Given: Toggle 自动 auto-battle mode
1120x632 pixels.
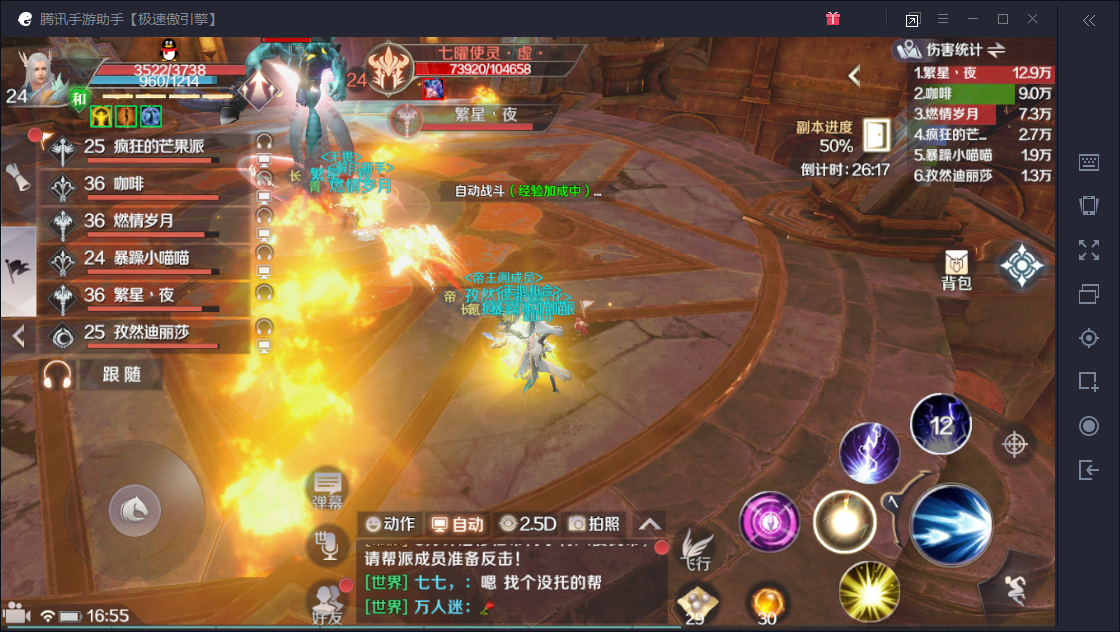Looking at the screenshot, I should click(457, 523).
